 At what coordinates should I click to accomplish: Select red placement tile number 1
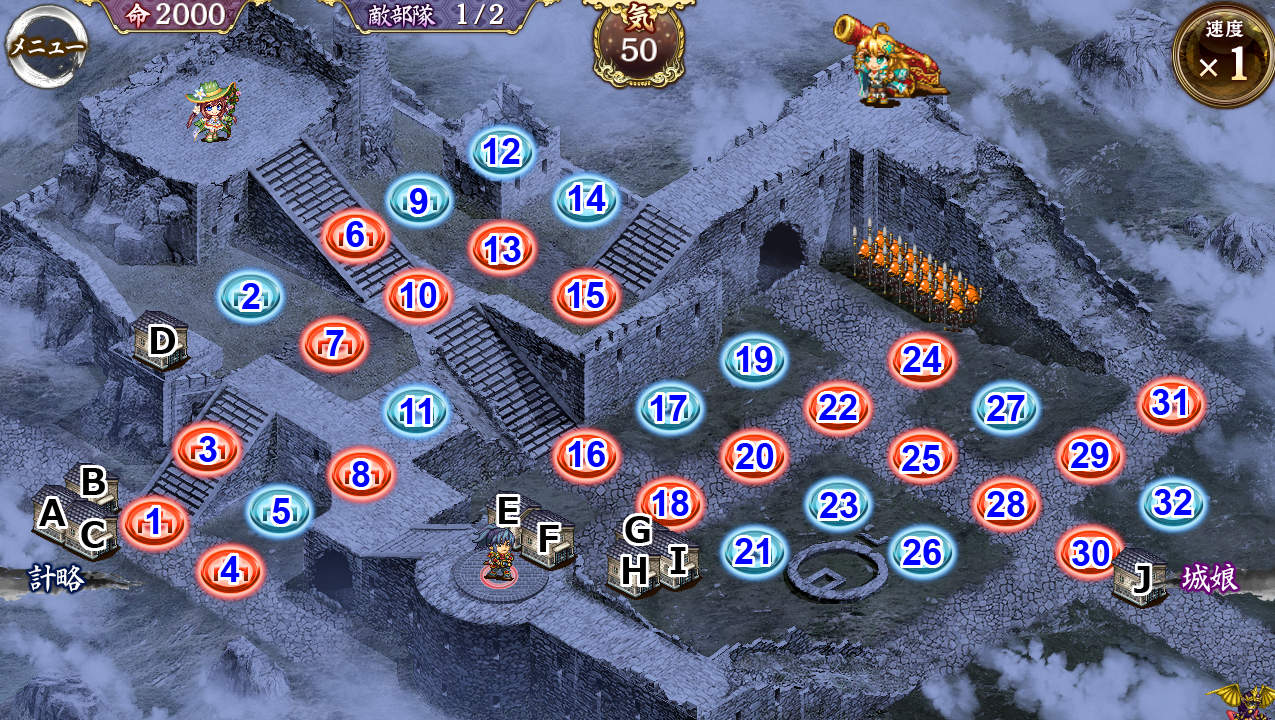(x=154, y=522)
